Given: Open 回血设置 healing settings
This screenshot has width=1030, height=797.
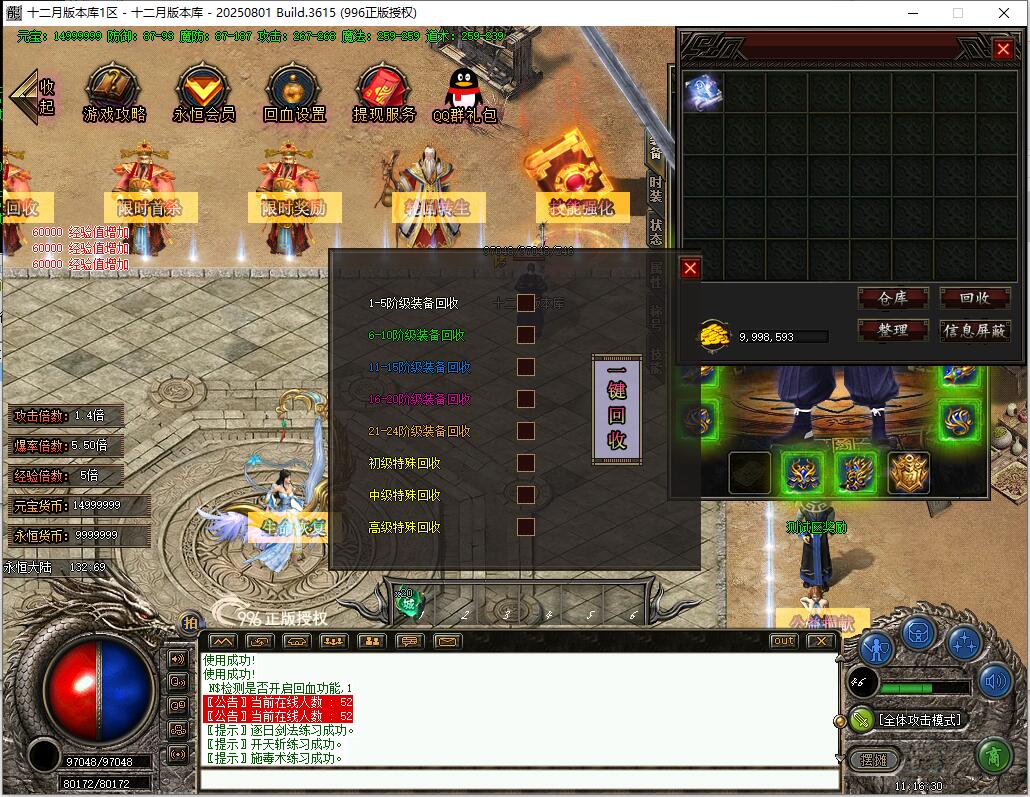Looking at the screenshot, I should click(x=294, y=94).
